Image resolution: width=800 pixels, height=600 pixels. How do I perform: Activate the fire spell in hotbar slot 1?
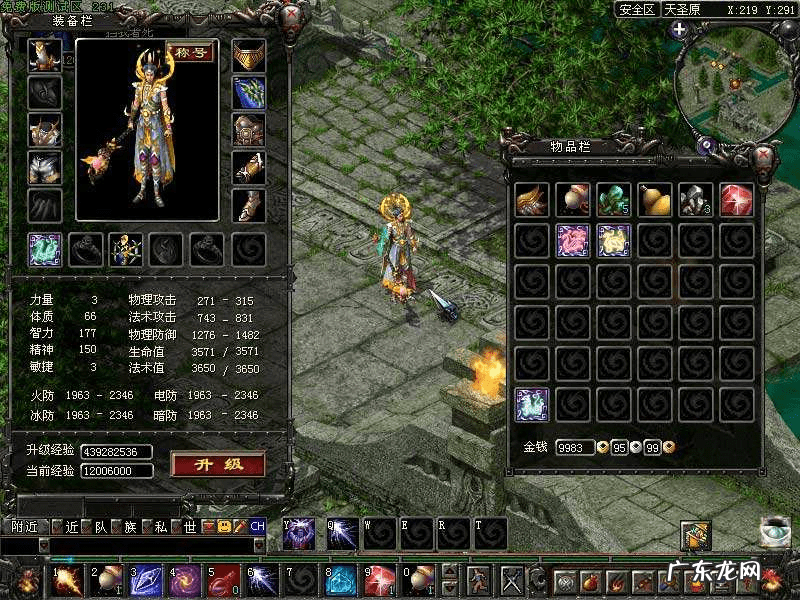click(68, 578)
